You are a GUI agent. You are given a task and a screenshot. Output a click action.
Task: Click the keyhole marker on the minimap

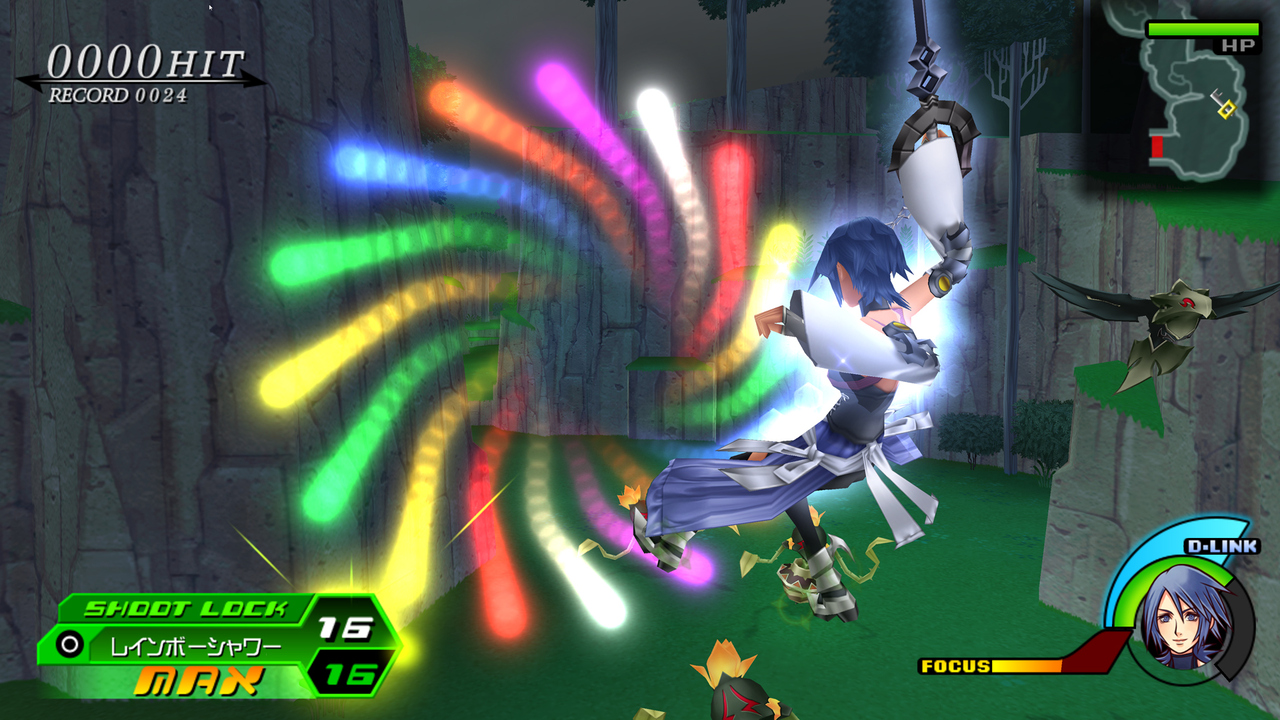point(1226,106)
